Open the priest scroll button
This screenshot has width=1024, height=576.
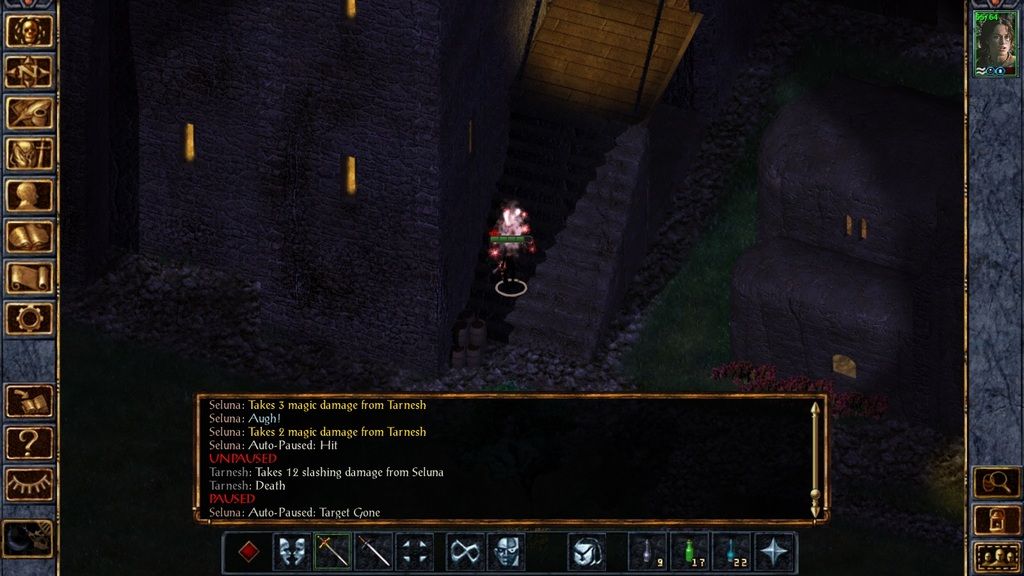coord(29,277)
